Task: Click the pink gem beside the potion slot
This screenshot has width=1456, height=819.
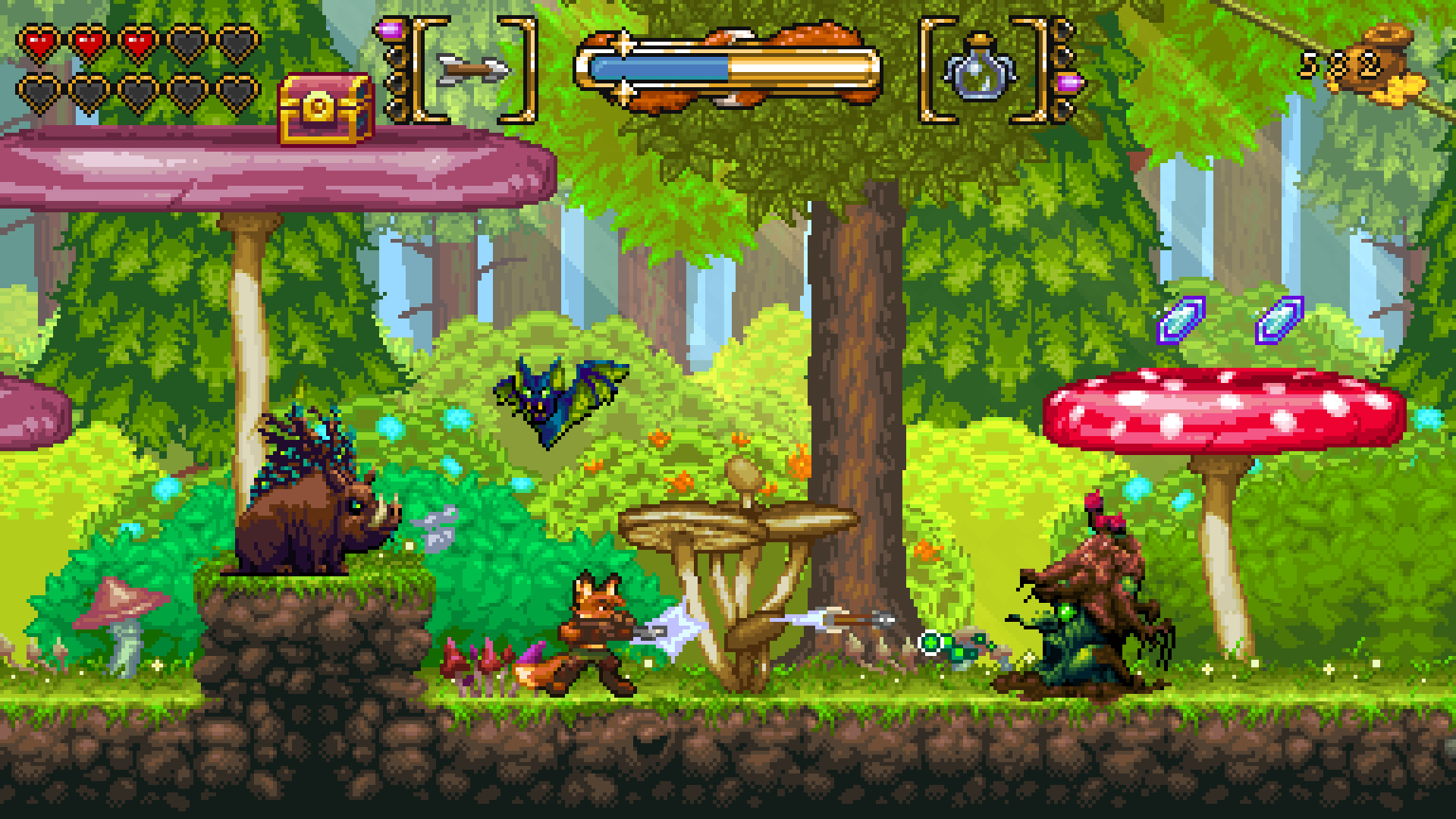Action: 1069,83
